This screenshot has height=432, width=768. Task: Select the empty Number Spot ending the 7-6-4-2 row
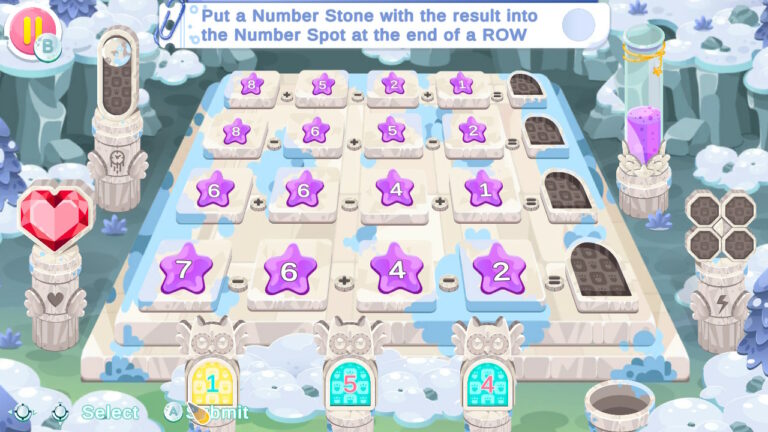click(x=598, y=268)
